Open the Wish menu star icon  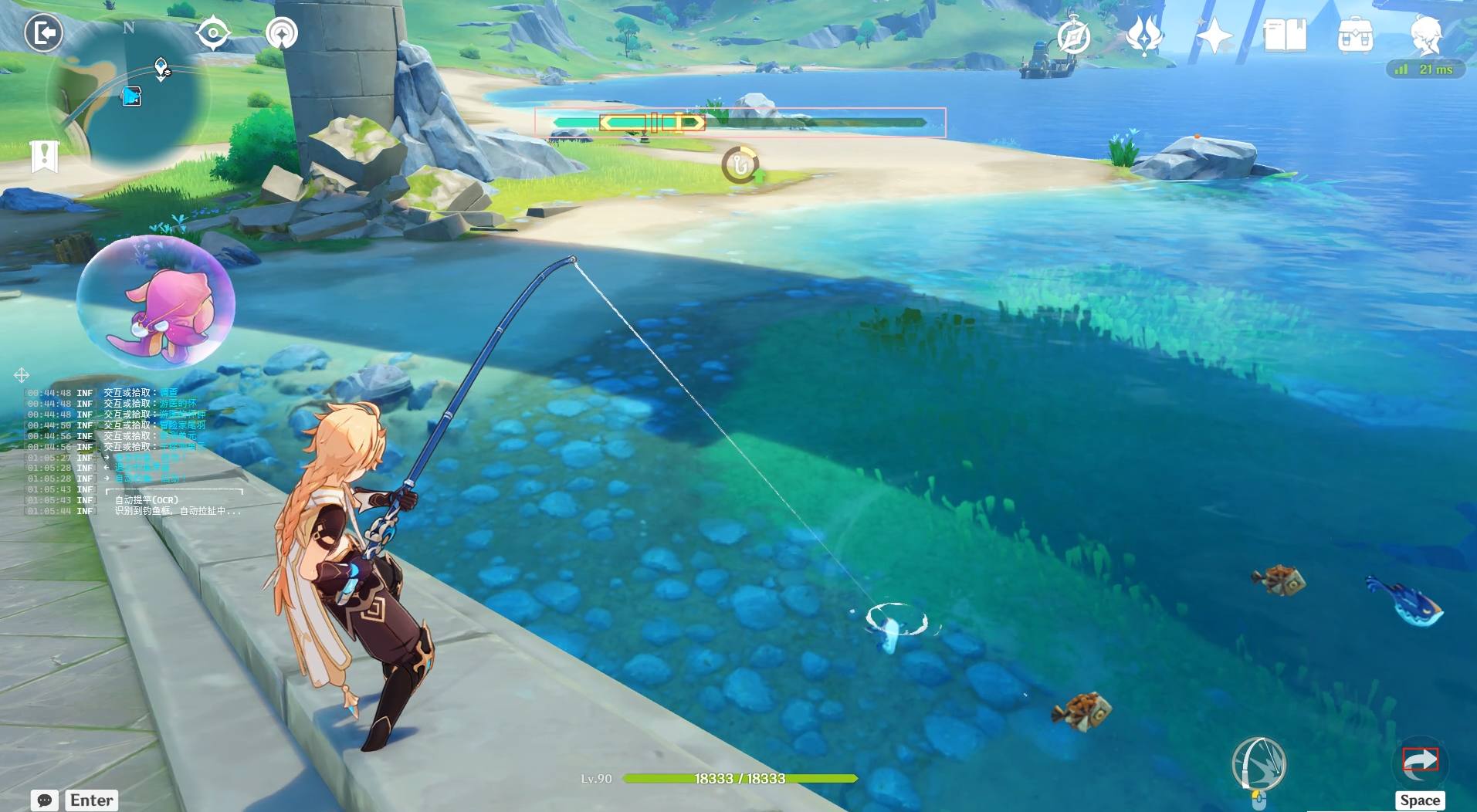(x=1214, y=33)
